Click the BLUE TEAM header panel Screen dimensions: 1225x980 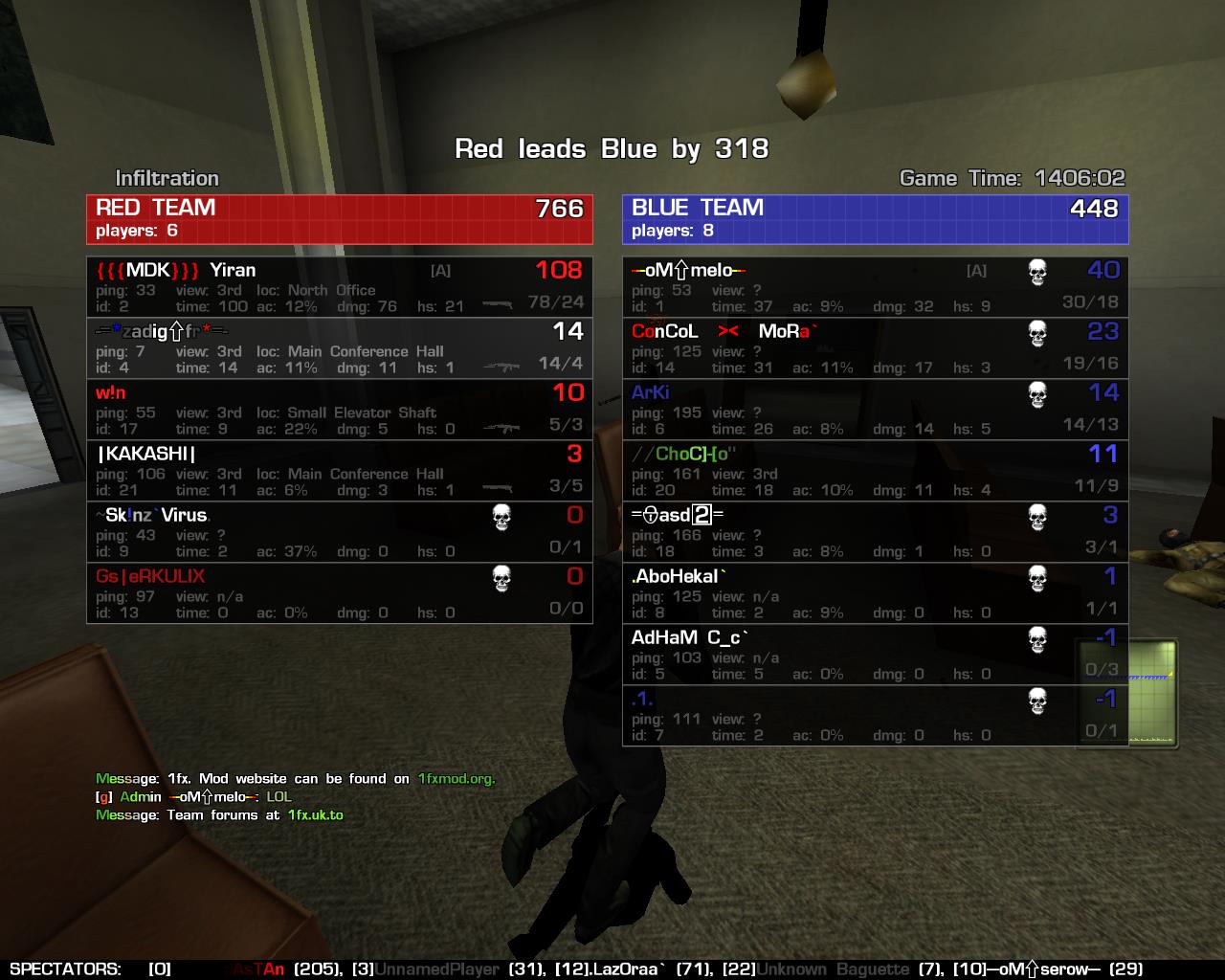[875, 219]
